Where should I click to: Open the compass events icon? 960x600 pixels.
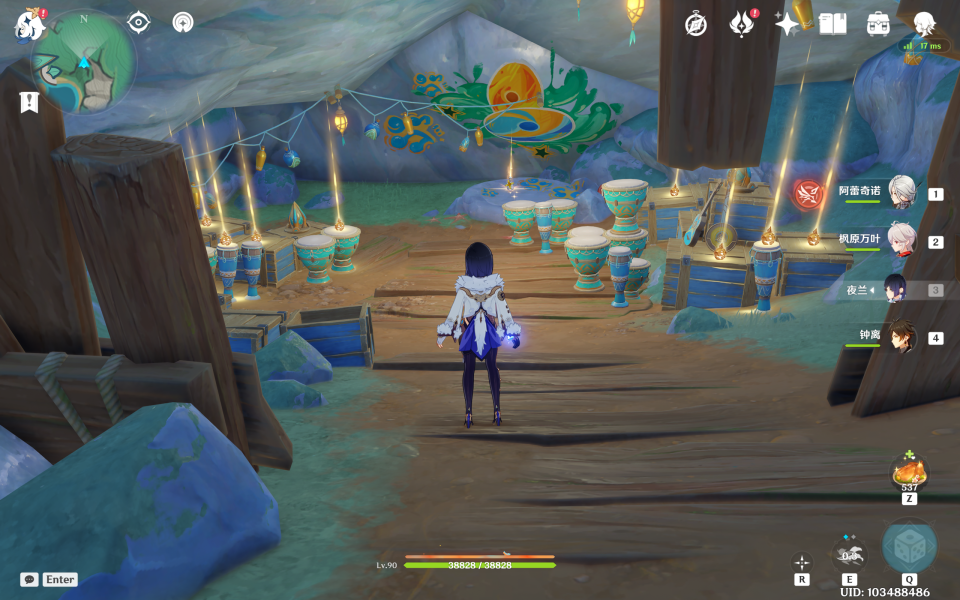coord(696,24)
